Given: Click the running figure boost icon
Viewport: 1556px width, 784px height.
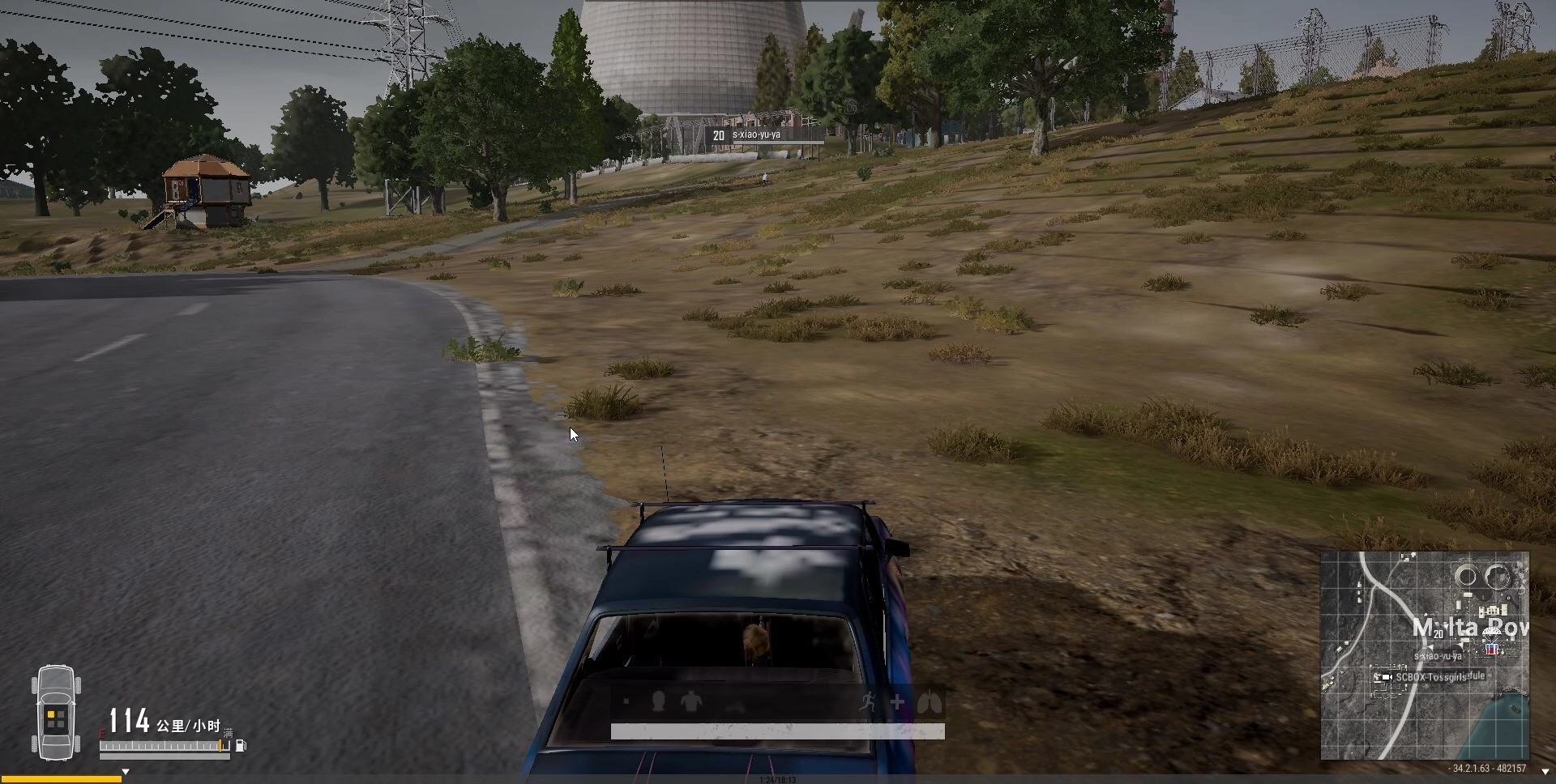Looking at the screenshot, I should point(869,701).
